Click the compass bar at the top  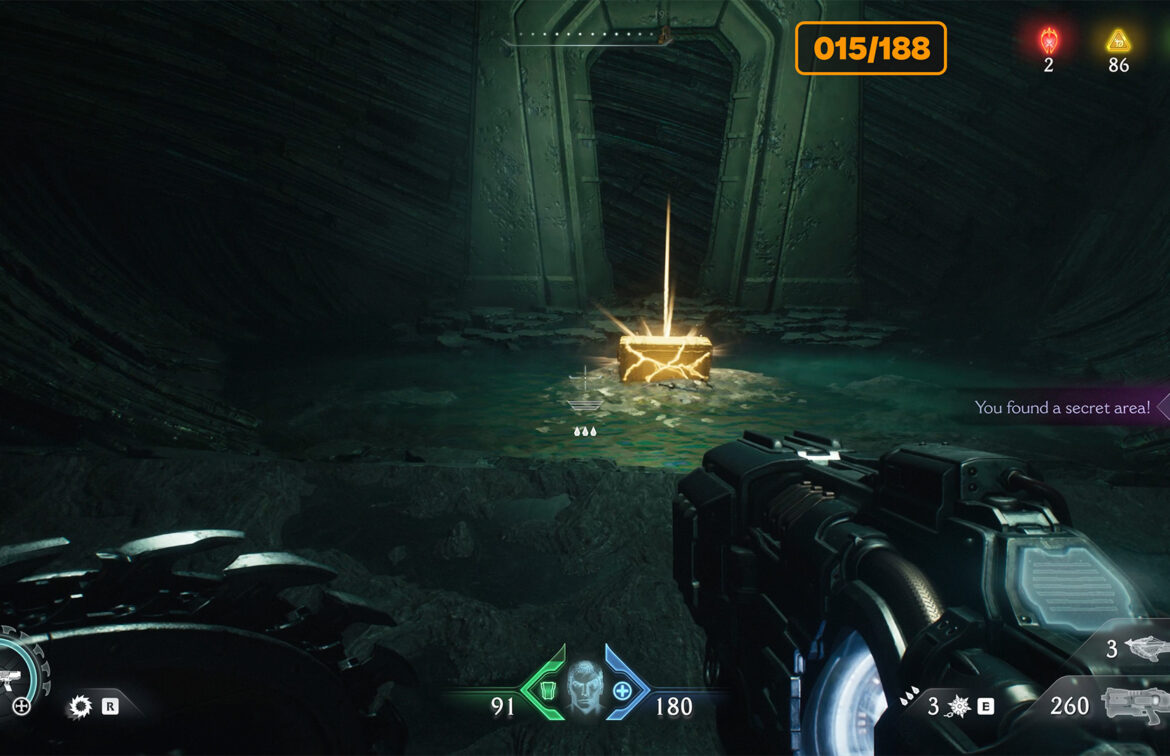pos(587,39)
